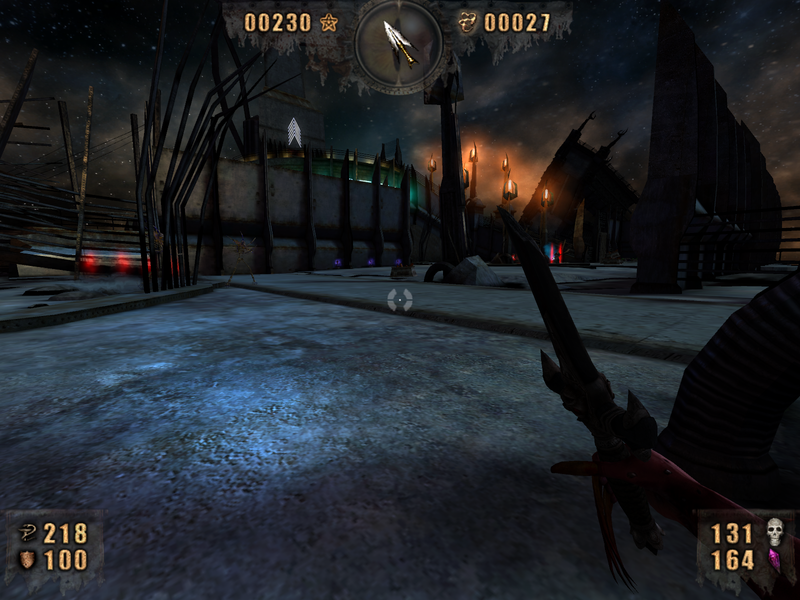The height and width of the screenshot is (600, 800).
Task: Select the skull ammo icon
Action: 774,532
